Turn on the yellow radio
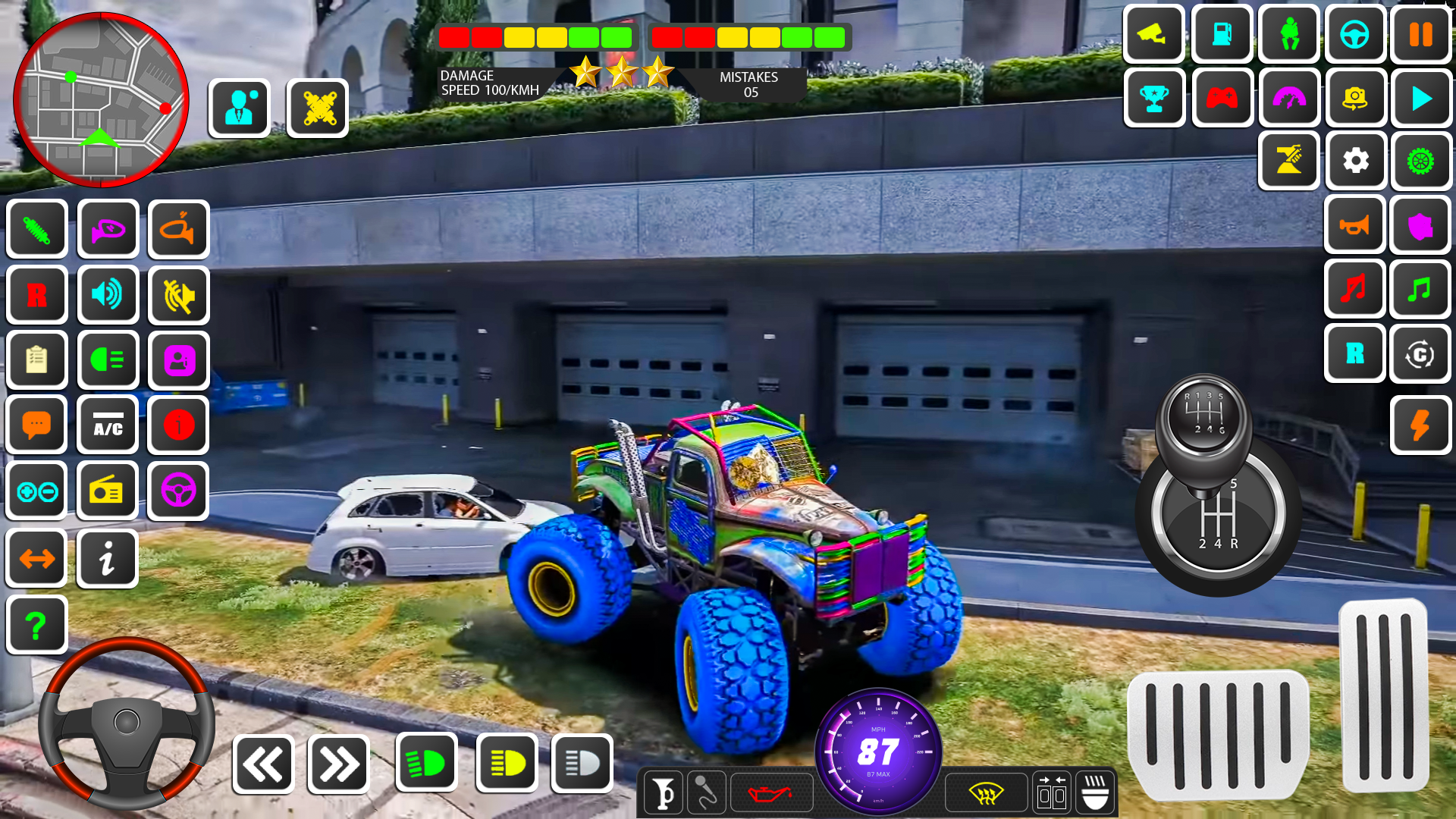 point(108,491)
